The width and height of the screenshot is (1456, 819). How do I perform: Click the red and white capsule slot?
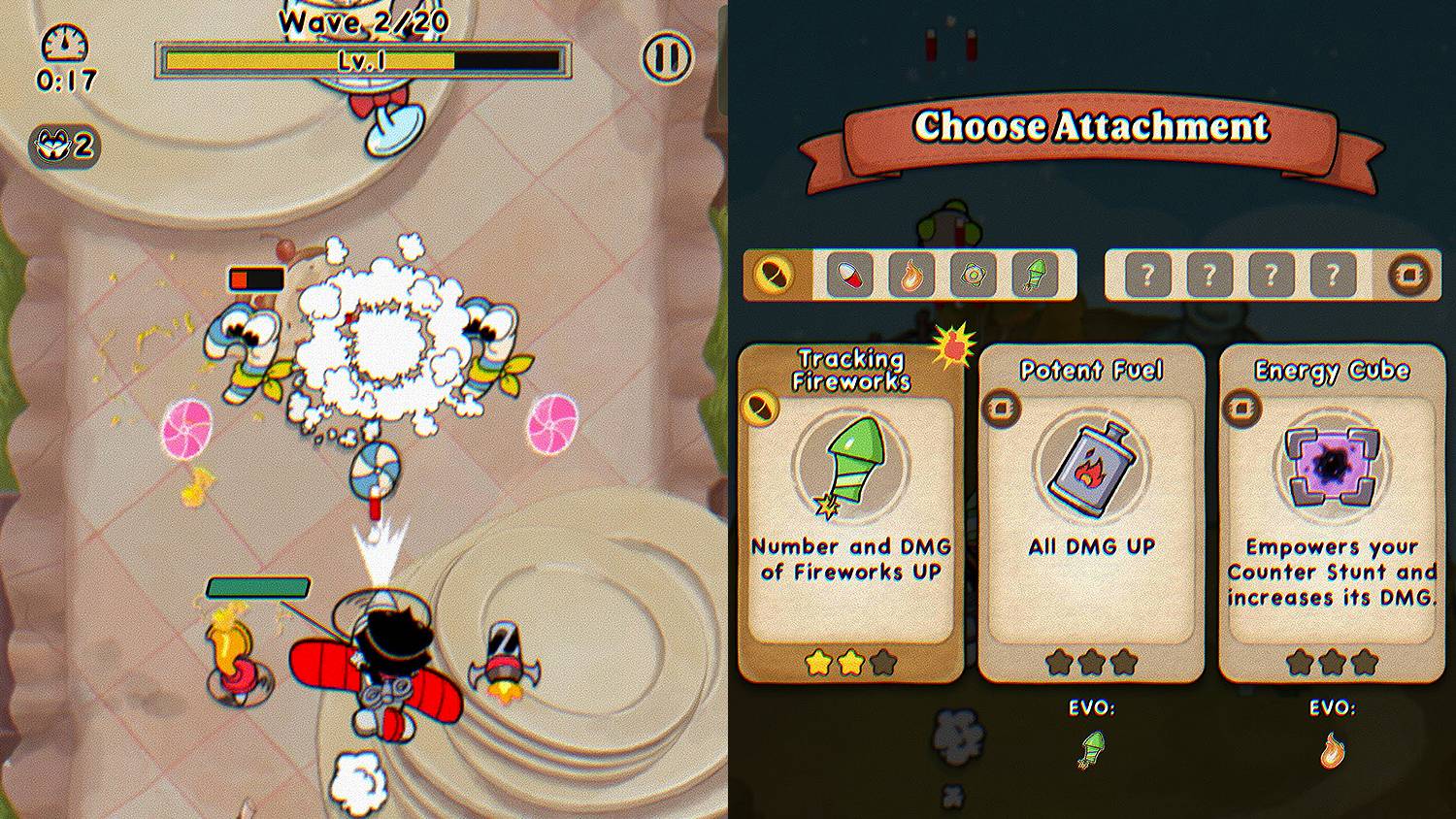click(x=849, y=276)
